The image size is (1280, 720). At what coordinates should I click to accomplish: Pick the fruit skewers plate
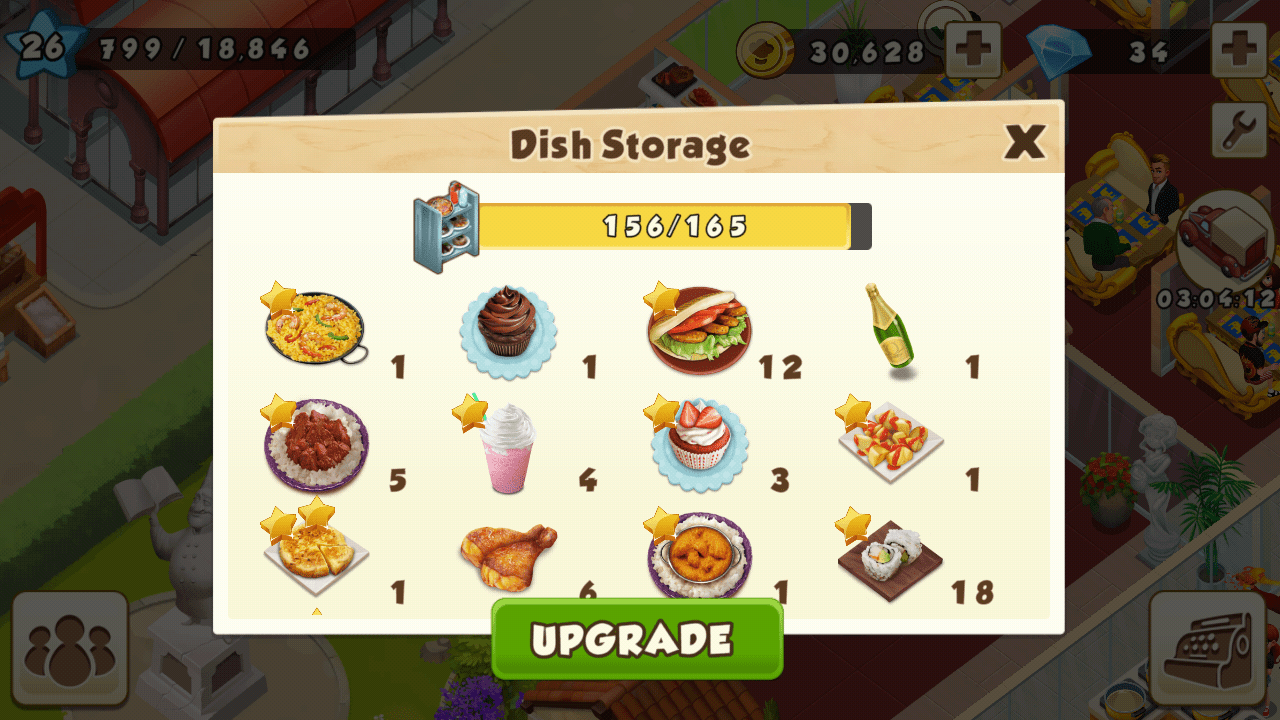pyautogui.click(x=890, y=440)
